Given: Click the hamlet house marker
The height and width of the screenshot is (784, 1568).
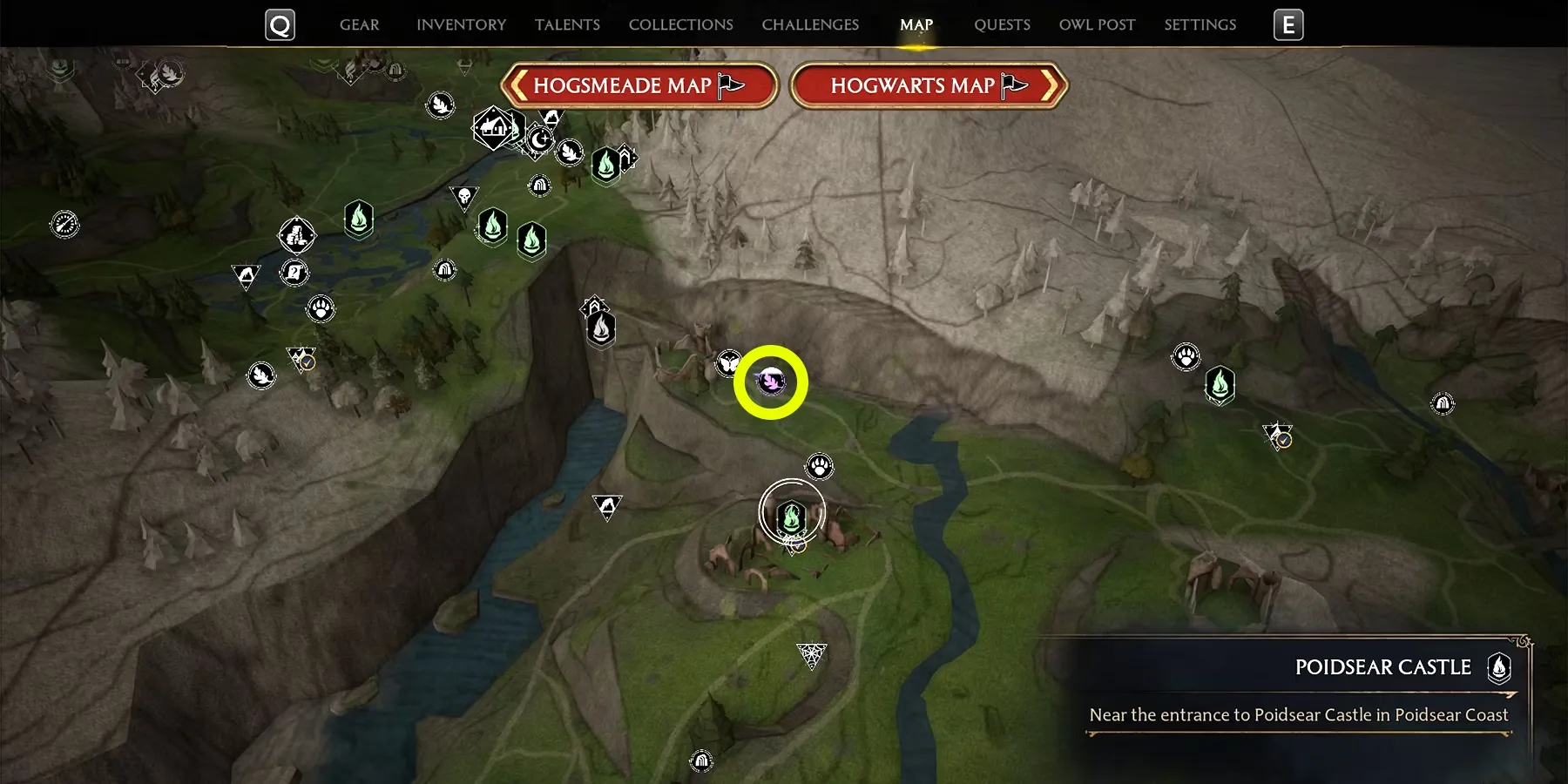Looking at the screenshot, I should point(493,128).
